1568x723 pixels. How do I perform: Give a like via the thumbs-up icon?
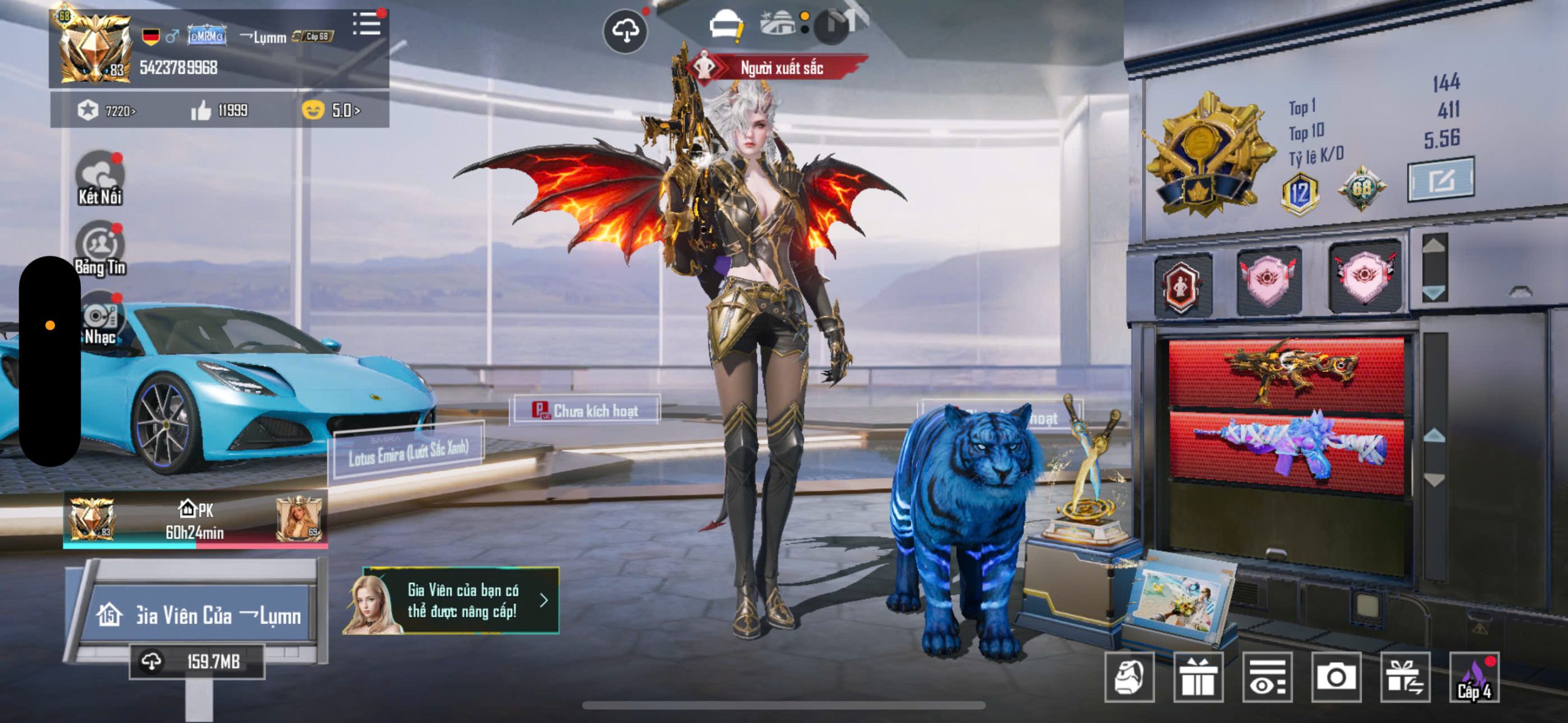point(201,111)
